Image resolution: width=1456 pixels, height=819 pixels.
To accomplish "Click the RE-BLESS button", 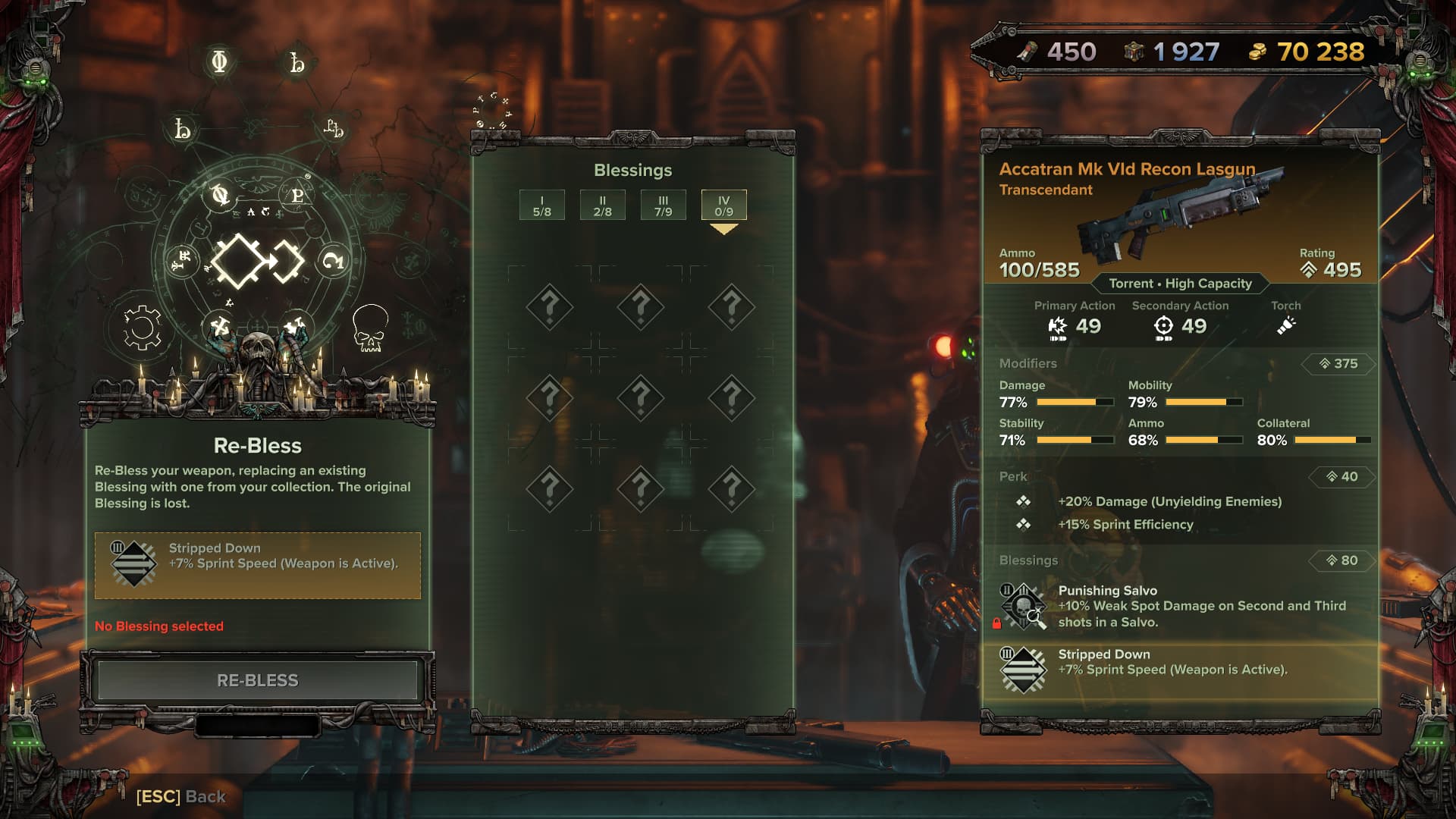I will click(x=257, y=680).
